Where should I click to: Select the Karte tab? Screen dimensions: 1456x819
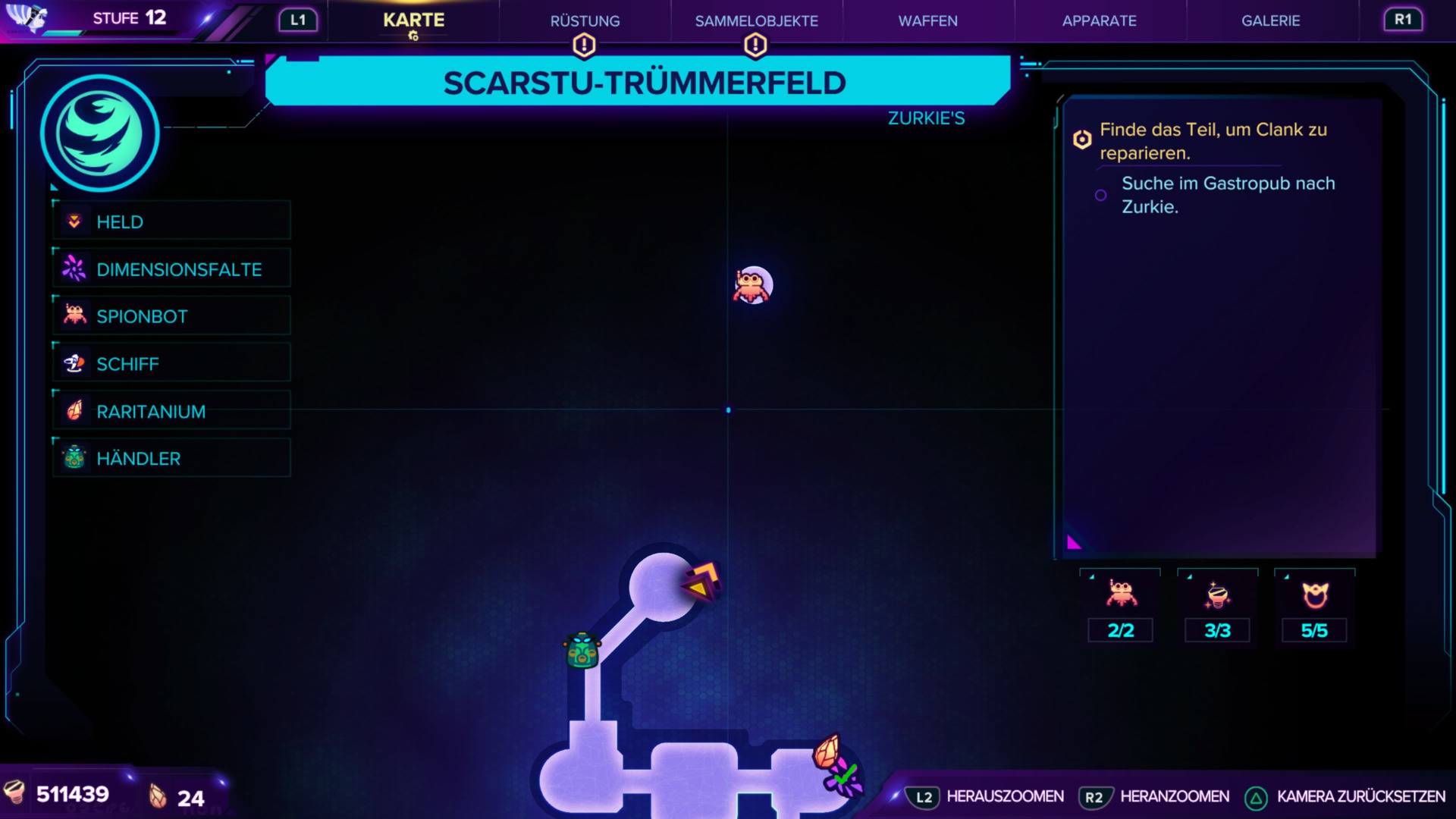tap(413, 21)
